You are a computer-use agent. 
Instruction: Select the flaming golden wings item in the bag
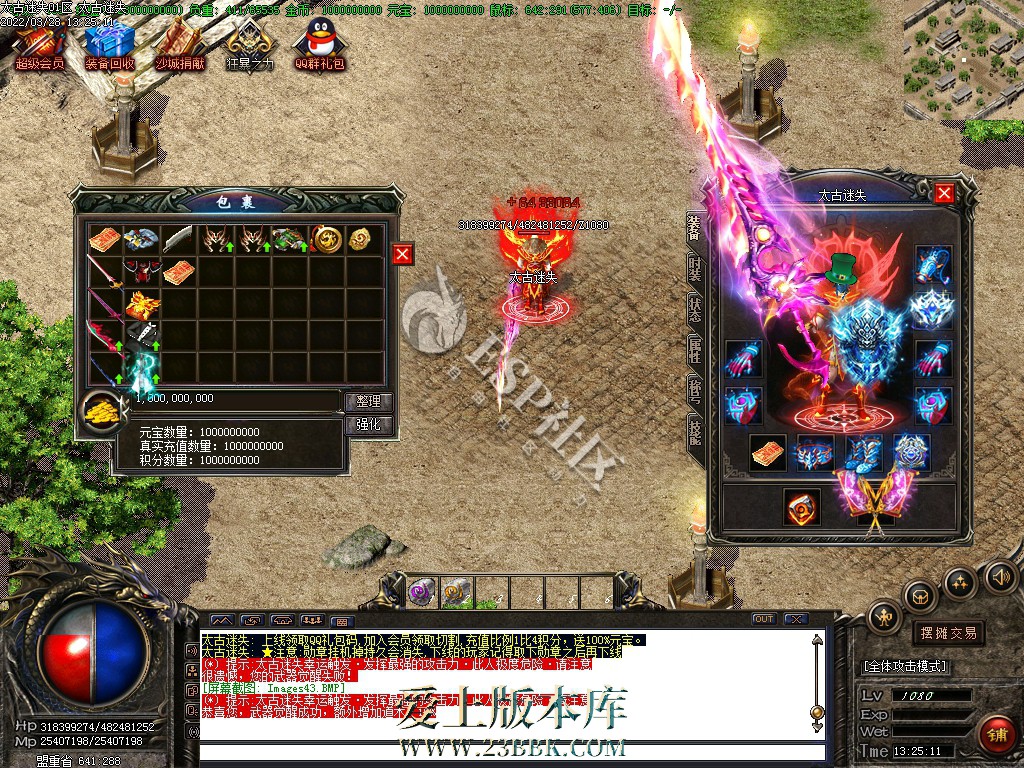[x=140, y=304]
